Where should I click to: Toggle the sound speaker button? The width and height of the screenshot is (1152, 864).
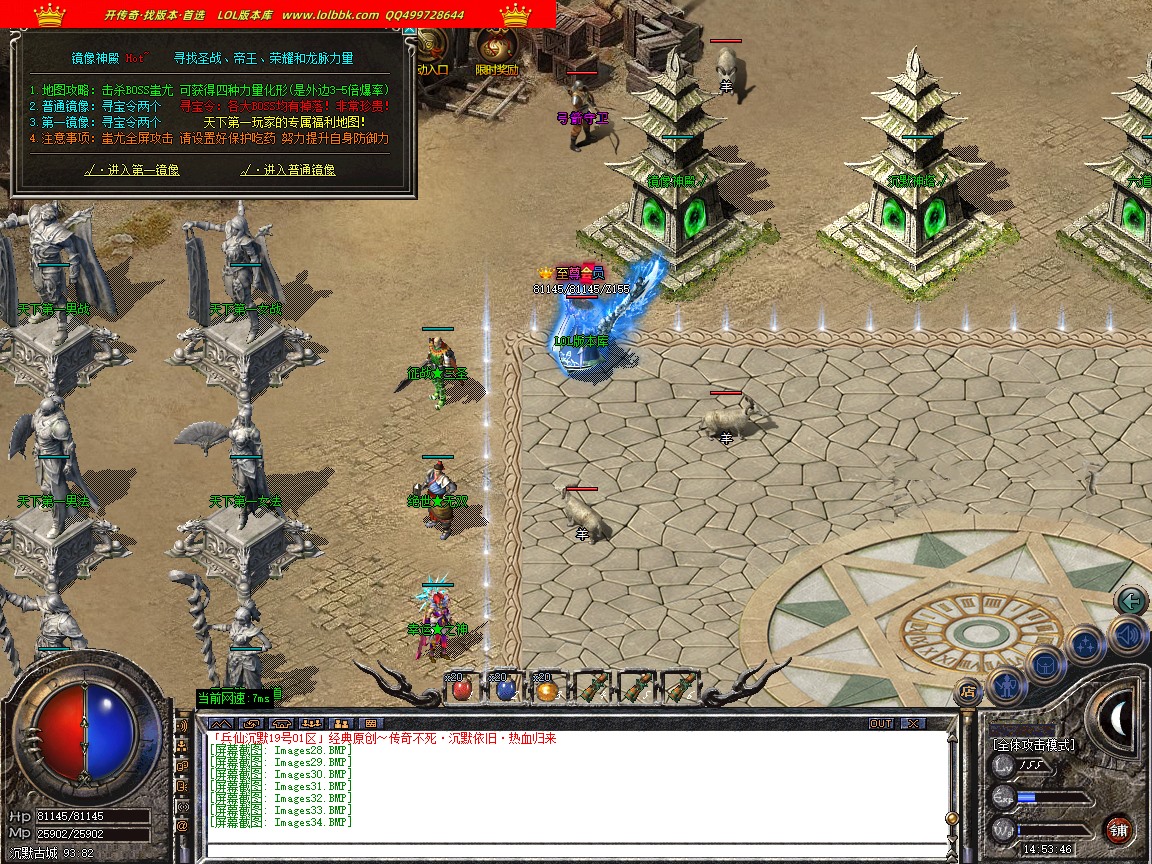click(1128, 634)
